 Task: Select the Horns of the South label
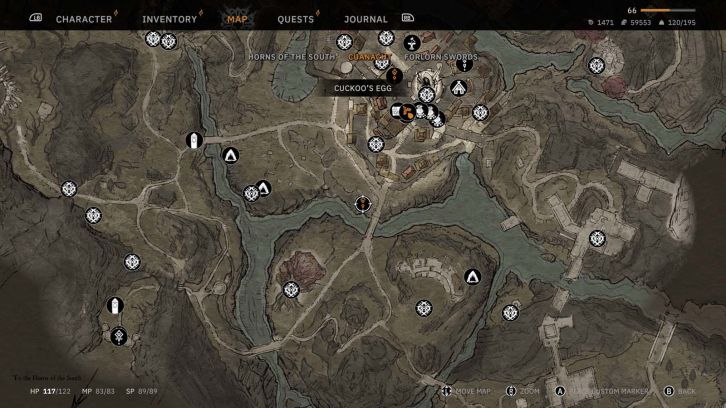[x=291, y=57]
